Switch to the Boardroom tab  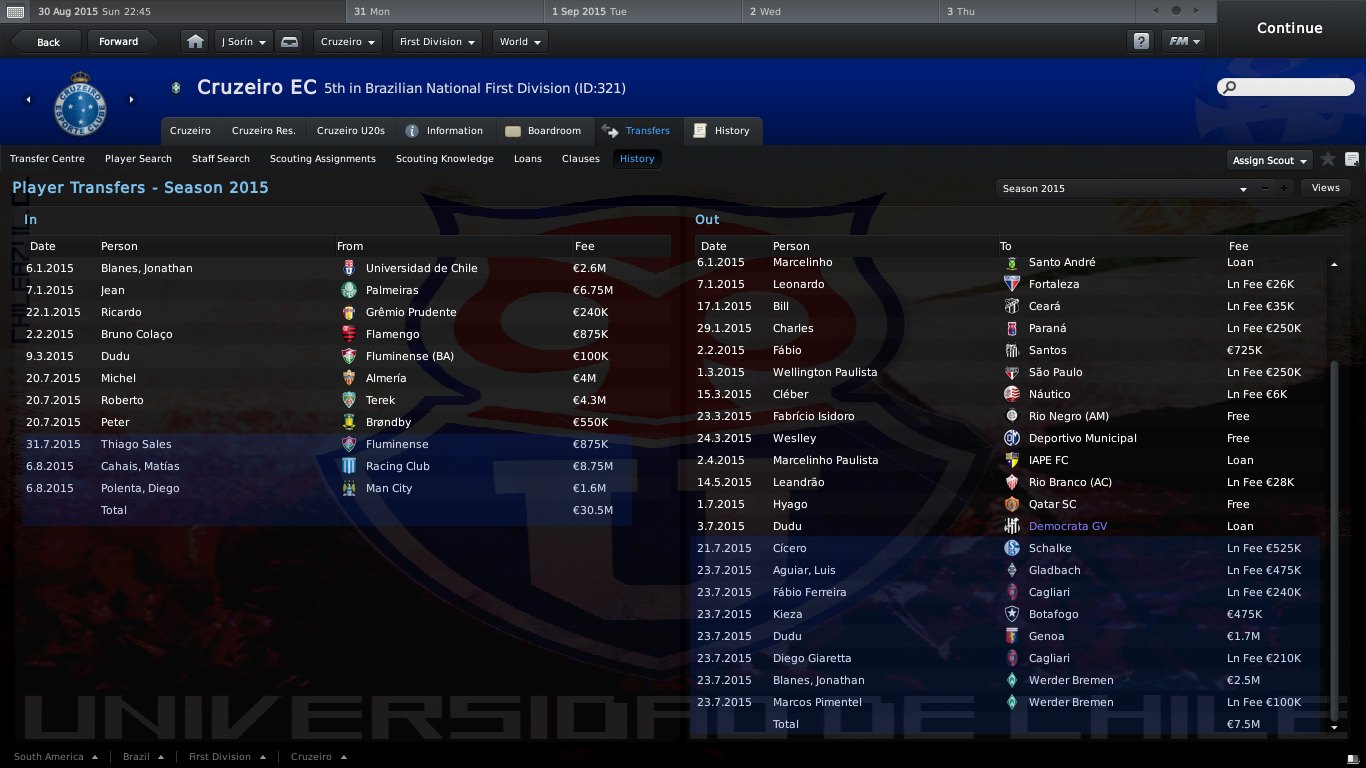(x=543, y=131)
